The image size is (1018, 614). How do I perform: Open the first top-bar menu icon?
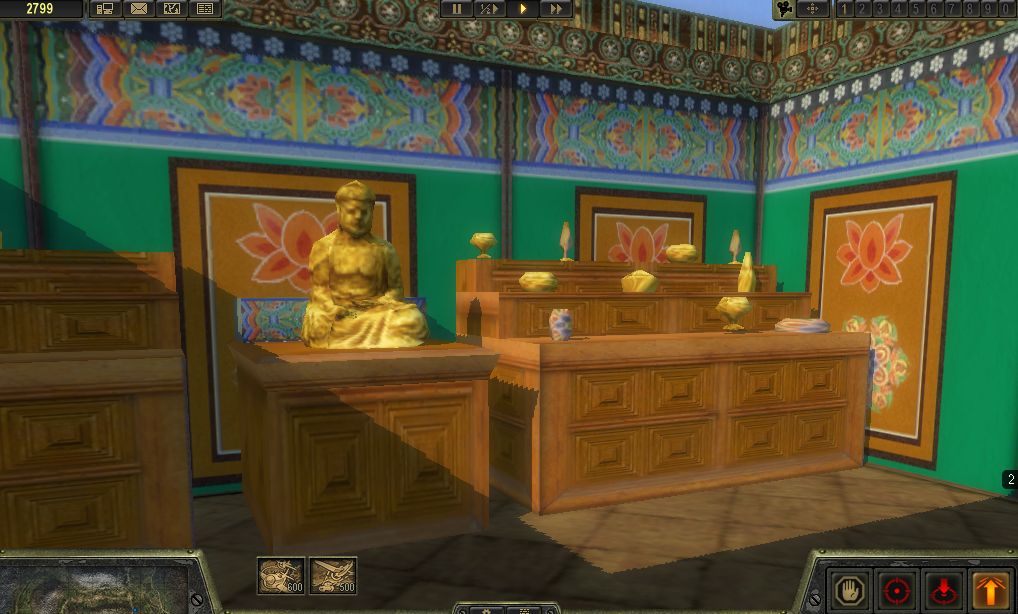(105, 9)
